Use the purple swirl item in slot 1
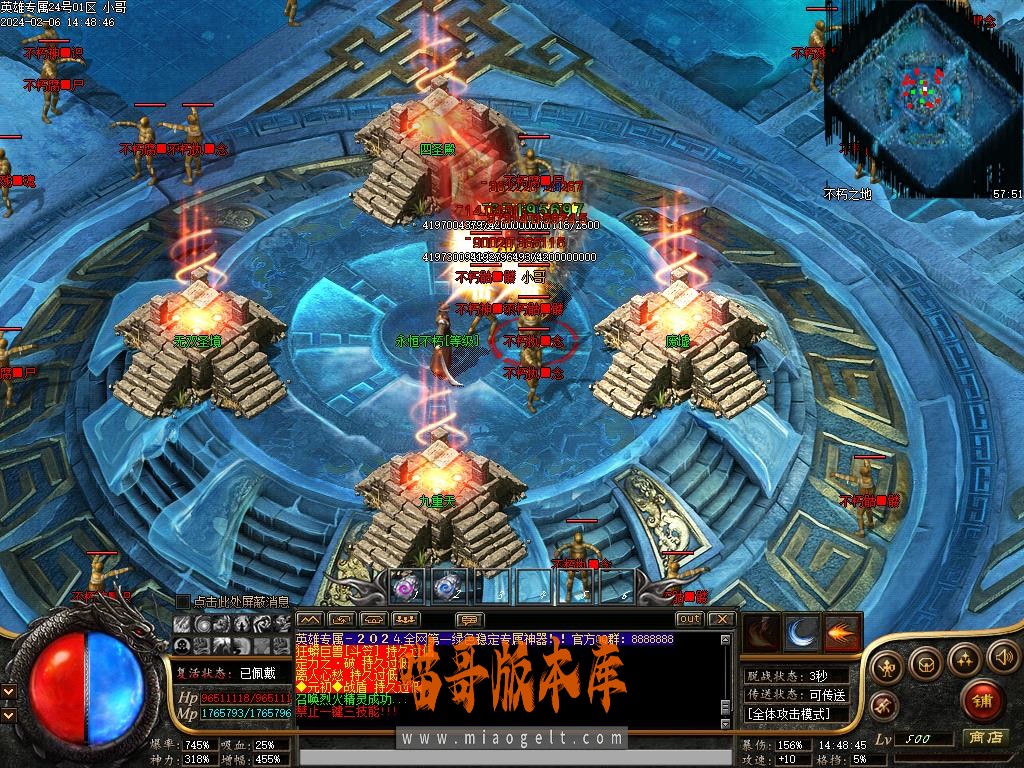This screenshot has height=768, width=1024. click(x=404, y=587)
